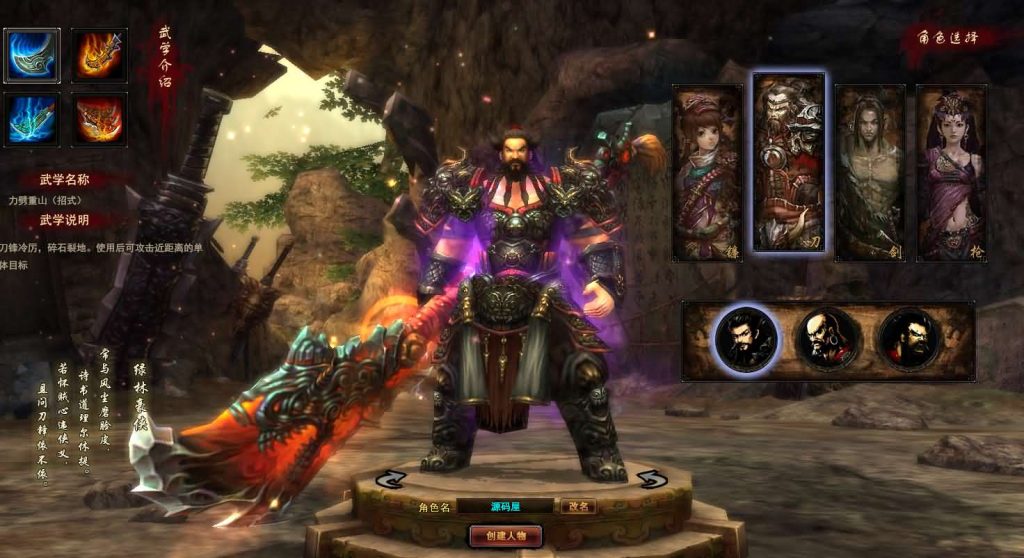Image resolution: width=1024 pixels, height=558 pixels.
Task: Select the blue lightning blade skill icon
Action: [31, 120]
